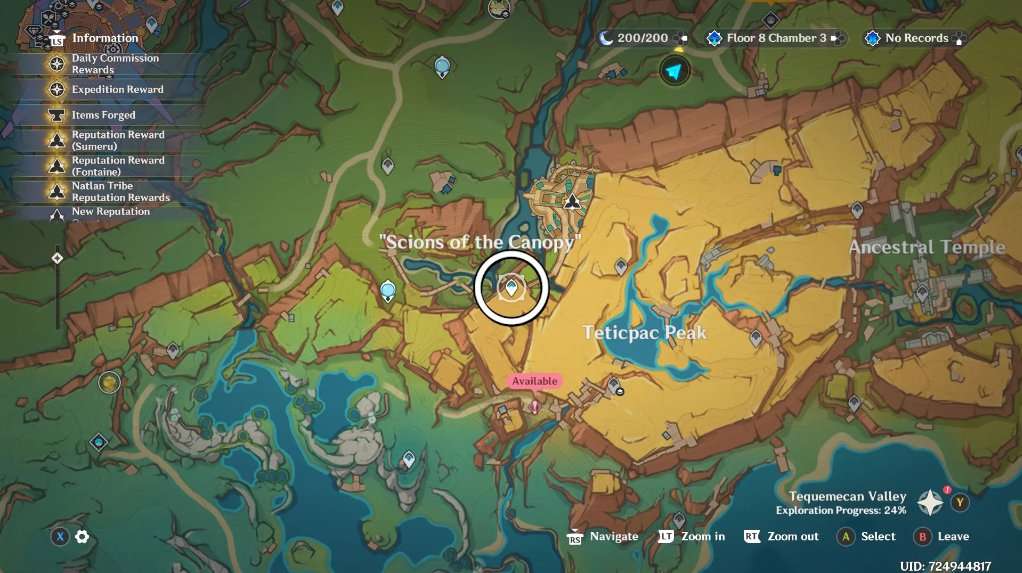1022x573 pixels.
Task: Select the blue player location arrow marker
Action: pos(676,71)
